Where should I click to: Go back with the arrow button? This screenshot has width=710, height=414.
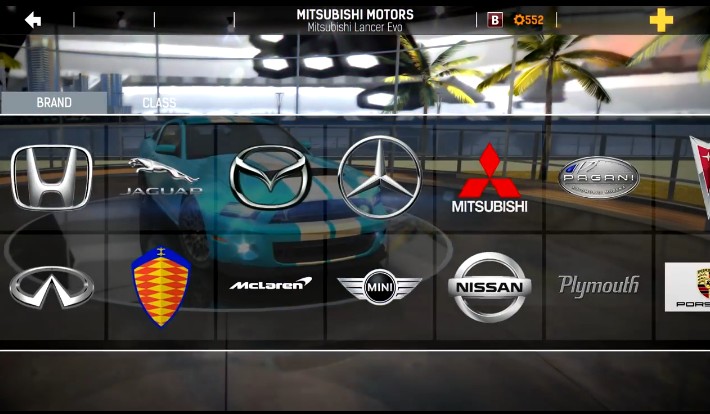click(33, 19)
